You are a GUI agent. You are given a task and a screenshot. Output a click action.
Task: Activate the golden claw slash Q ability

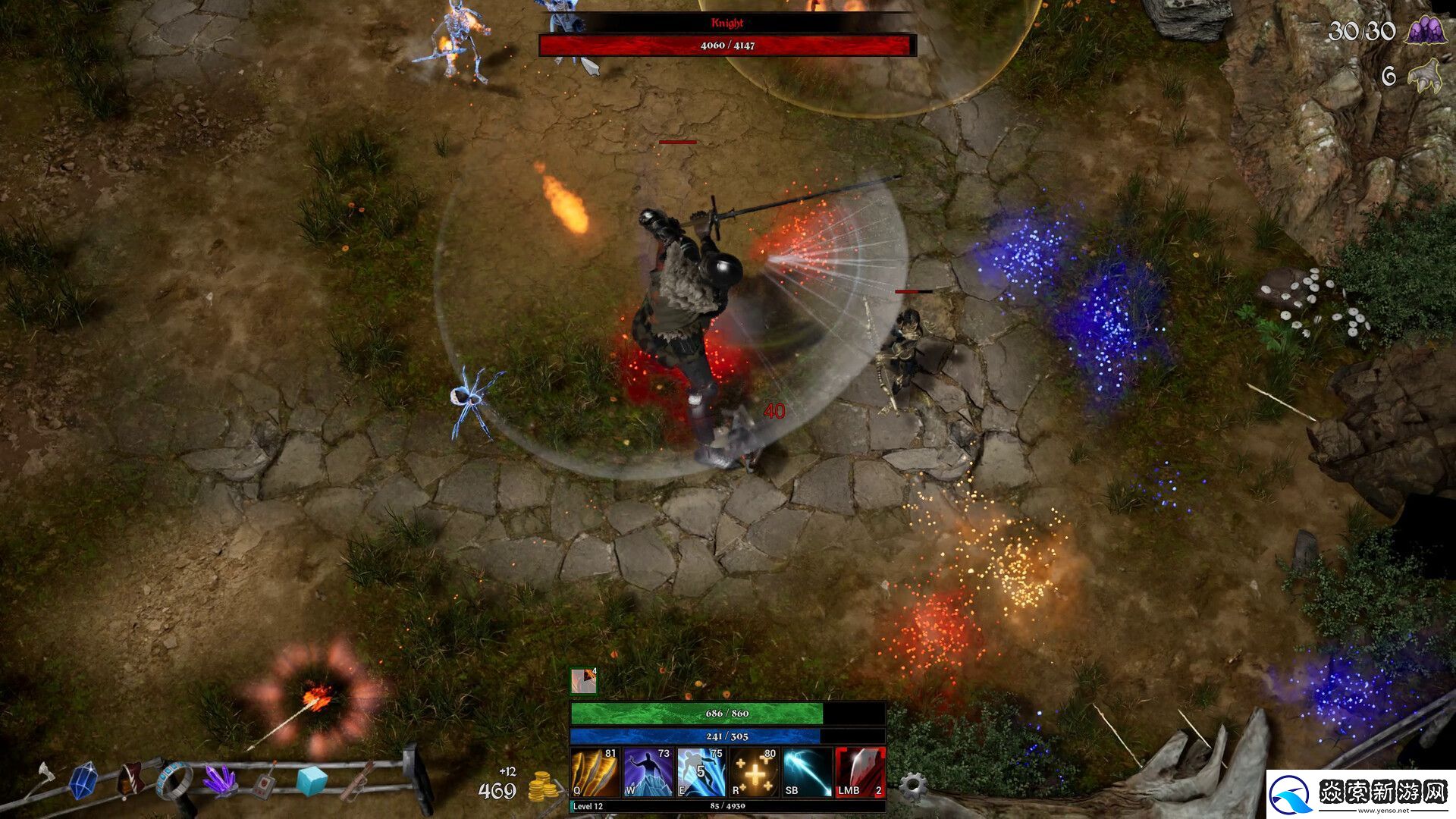[x=595, y=772]
